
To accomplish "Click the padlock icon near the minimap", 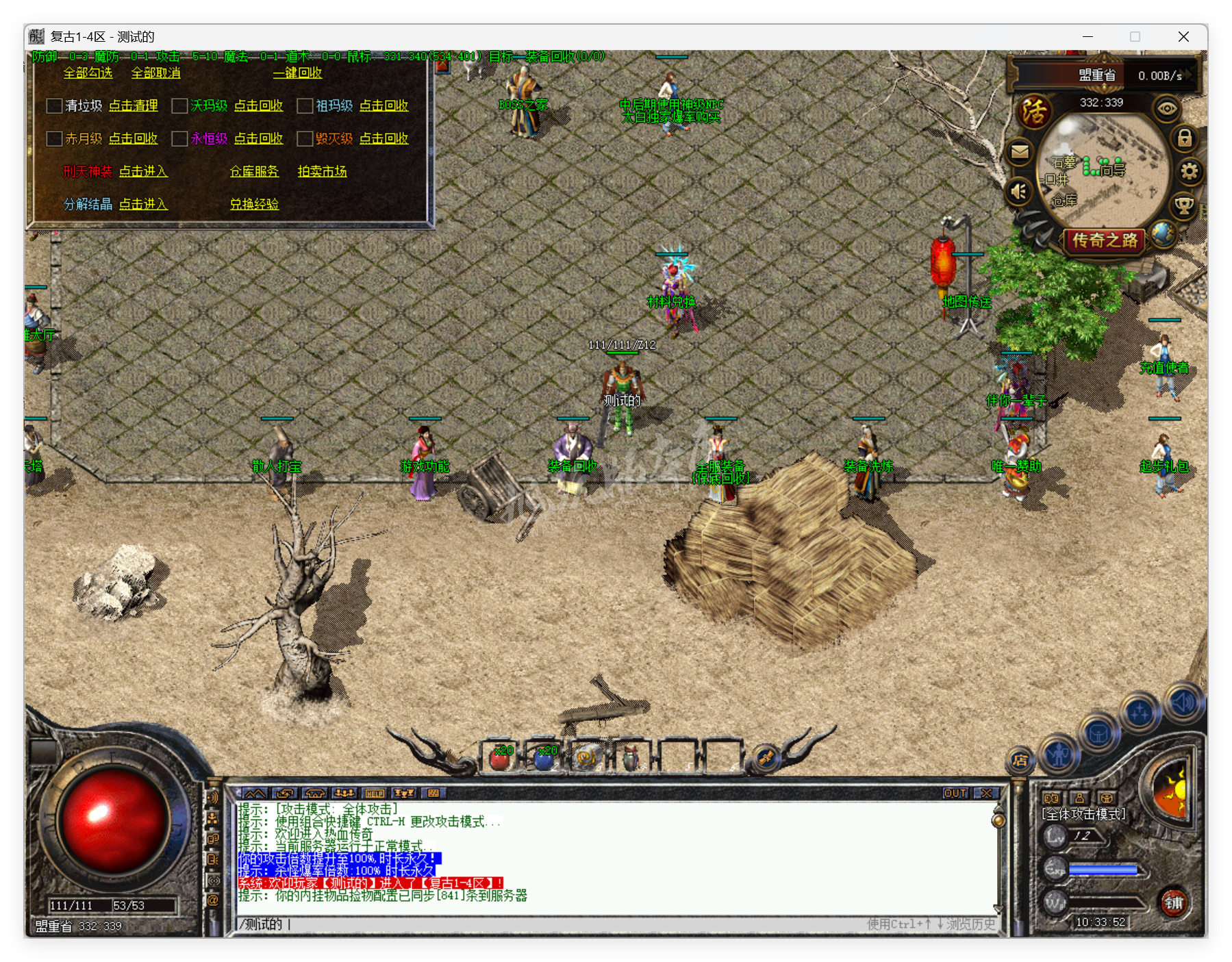I will (x=1184, y=138).
